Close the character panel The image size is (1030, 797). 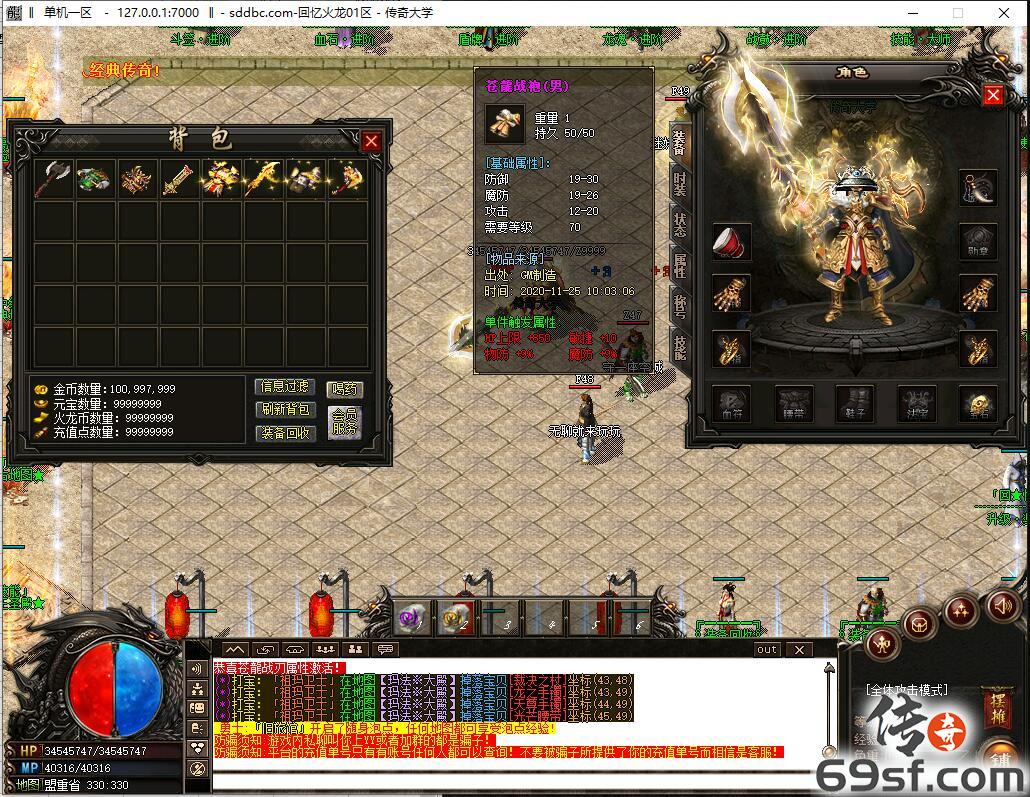pos(993,95)
